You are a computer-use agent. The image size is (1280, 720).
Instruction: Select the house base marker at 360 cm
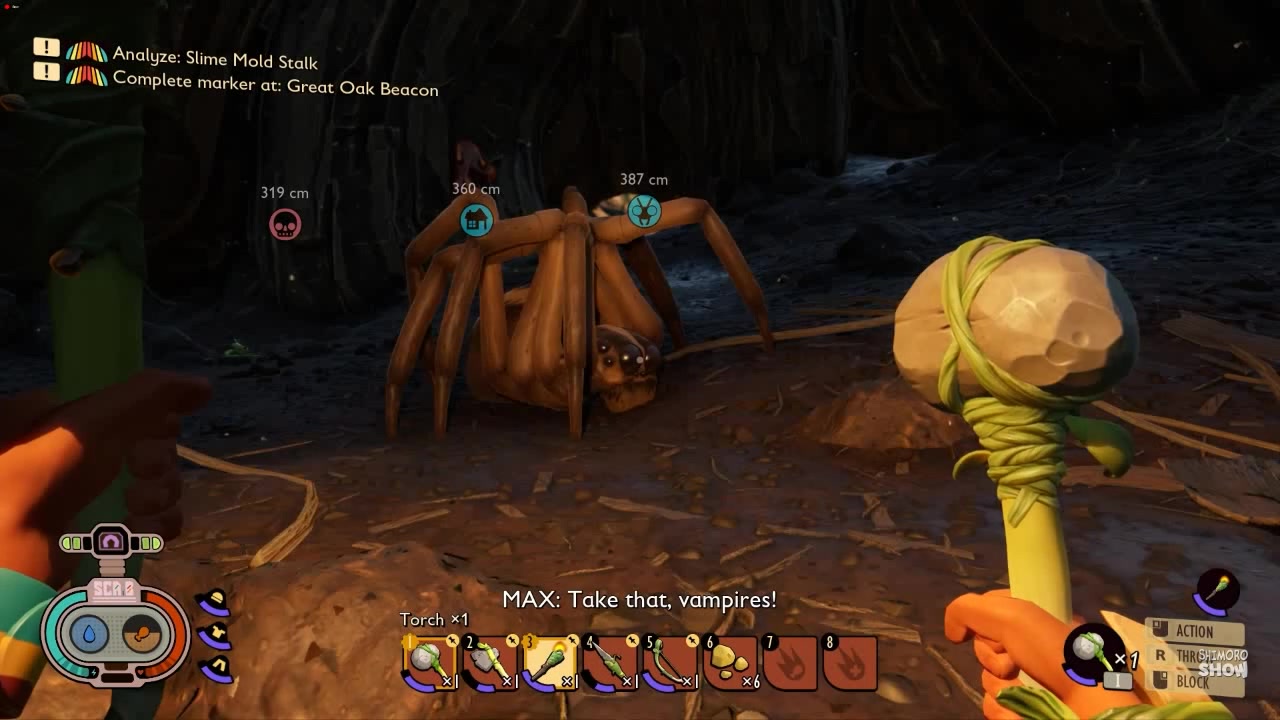pyautogui.click(x=476, y=220)
